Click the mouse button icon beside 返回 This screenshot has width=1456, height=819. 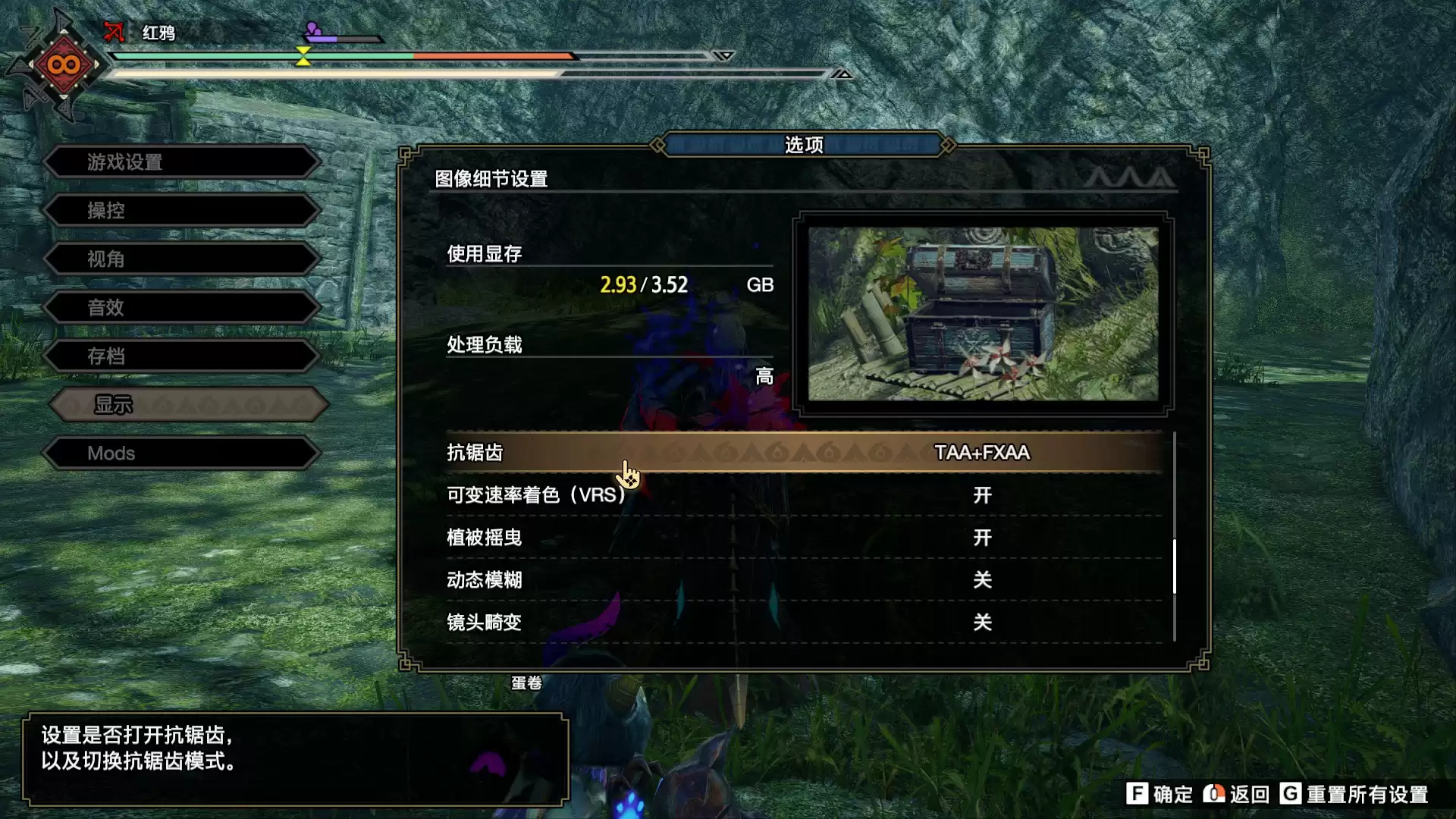tap(1213, 794)
